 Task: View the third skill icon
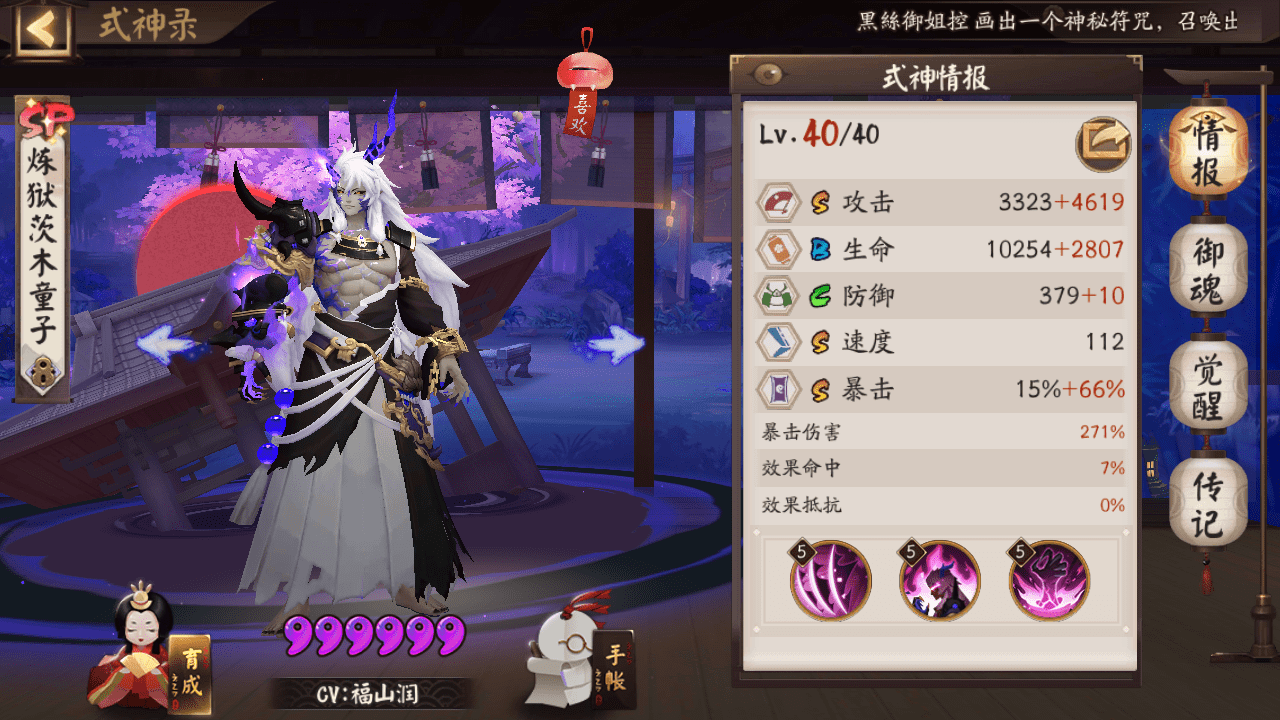coord(1050,580)
